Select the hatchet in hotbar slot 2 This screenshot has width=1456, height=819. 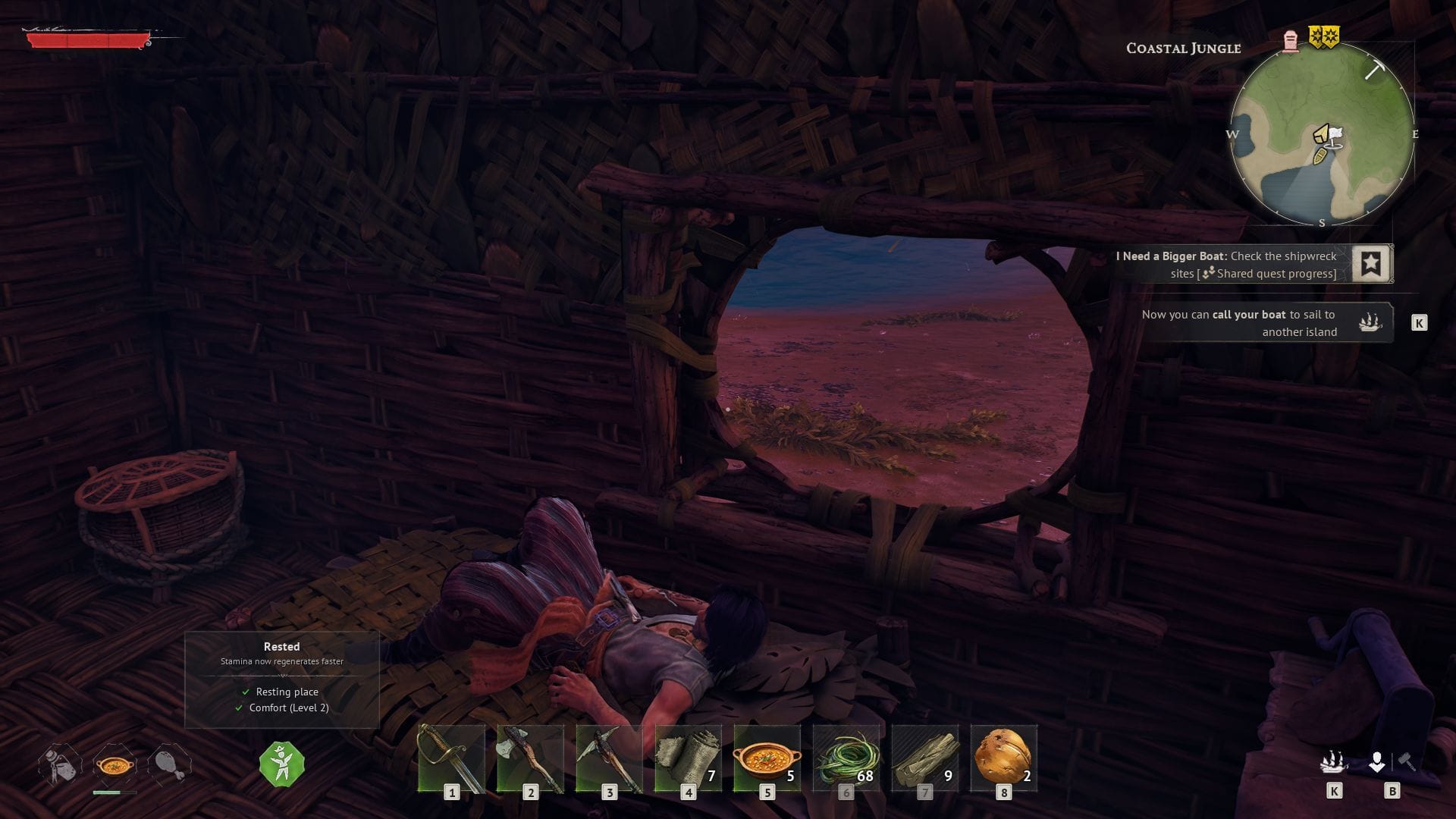(531, 758)
